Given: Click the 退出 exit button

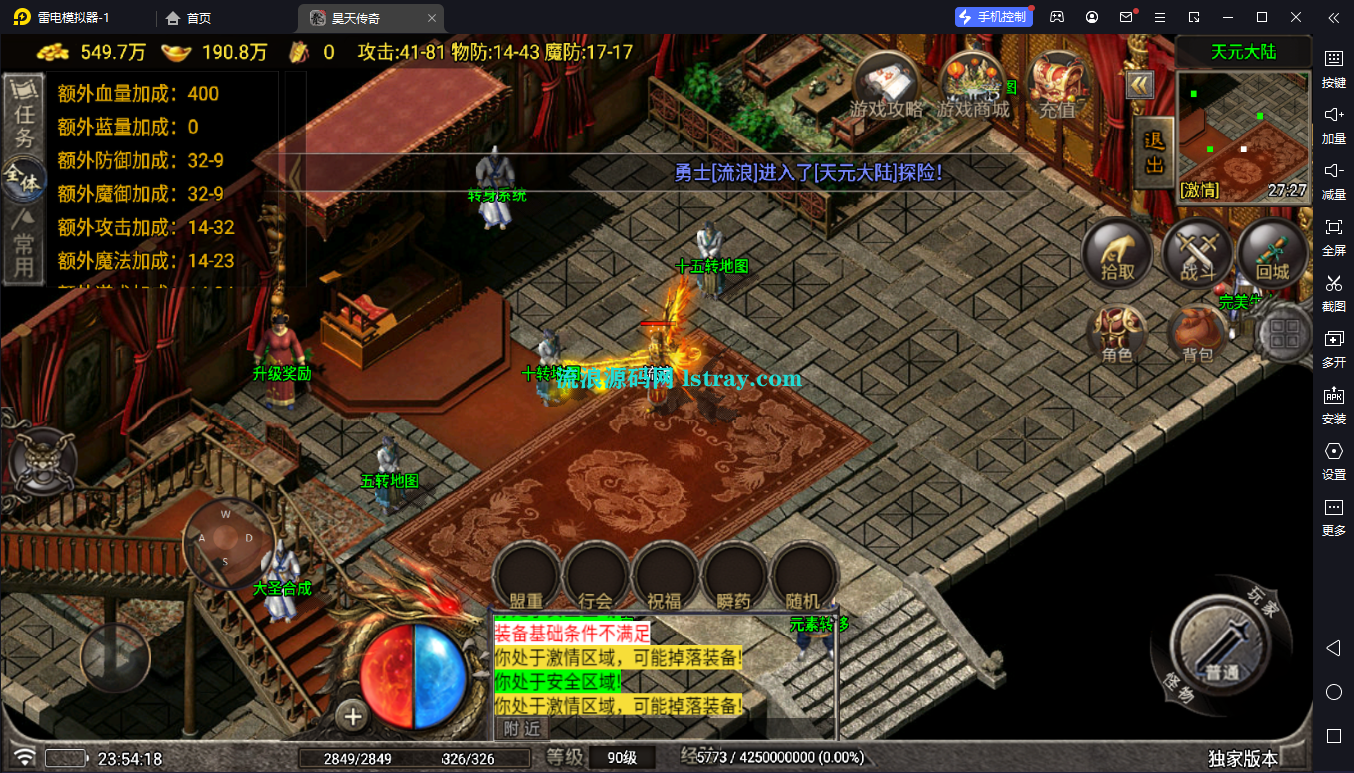Looking at the screenshot, I should click(x=1153, y=153).
